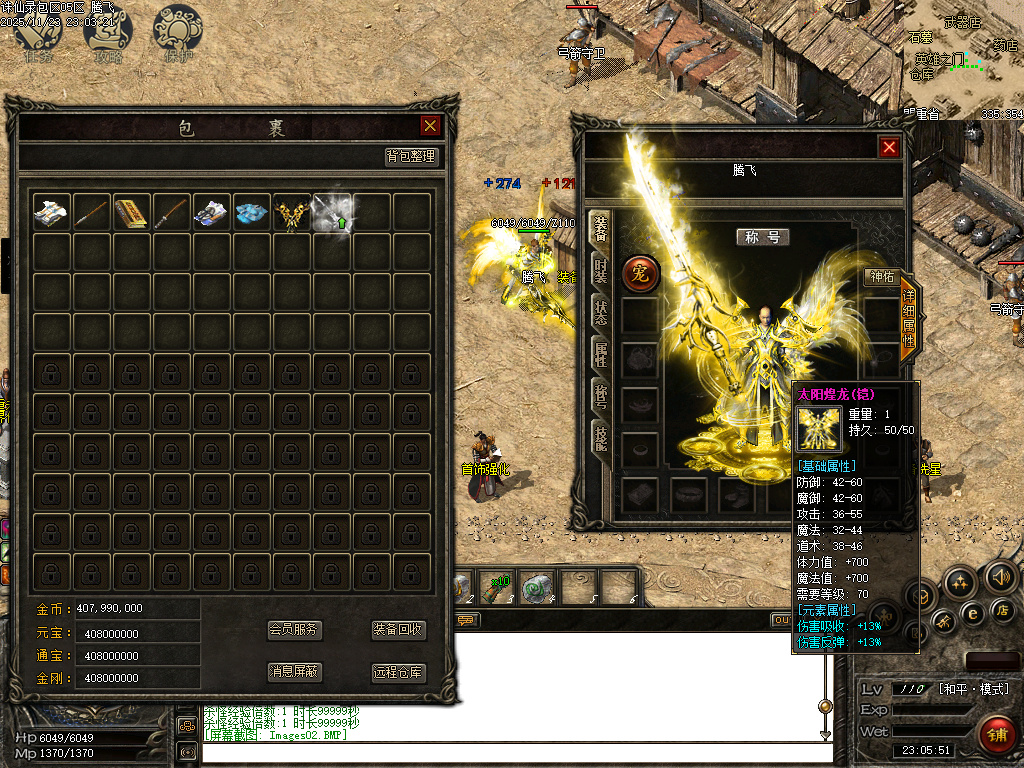Click the 装备回收 equipment recycle button
The width and height of the screenshot is (1024, 768).
(399, 630)
